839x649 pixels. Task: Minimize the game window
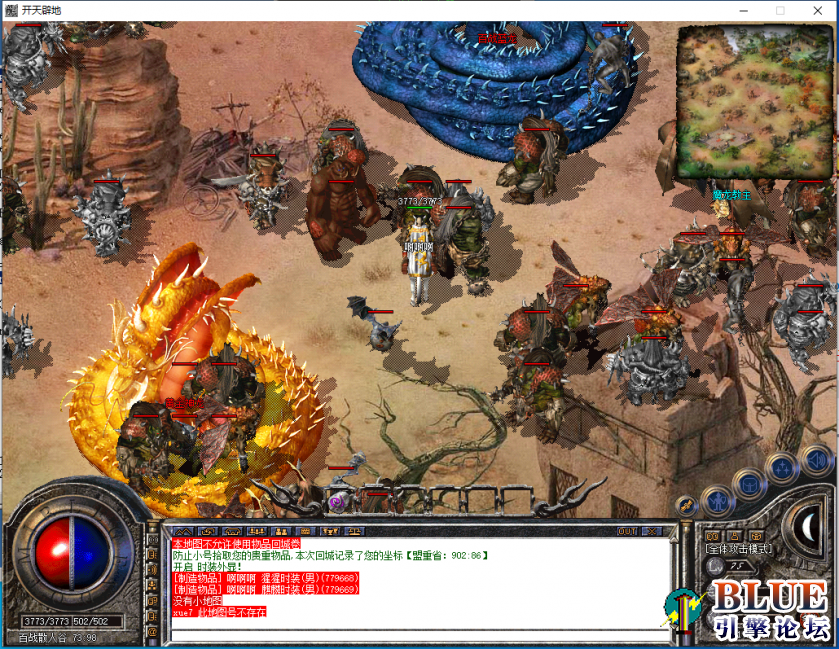742,10
